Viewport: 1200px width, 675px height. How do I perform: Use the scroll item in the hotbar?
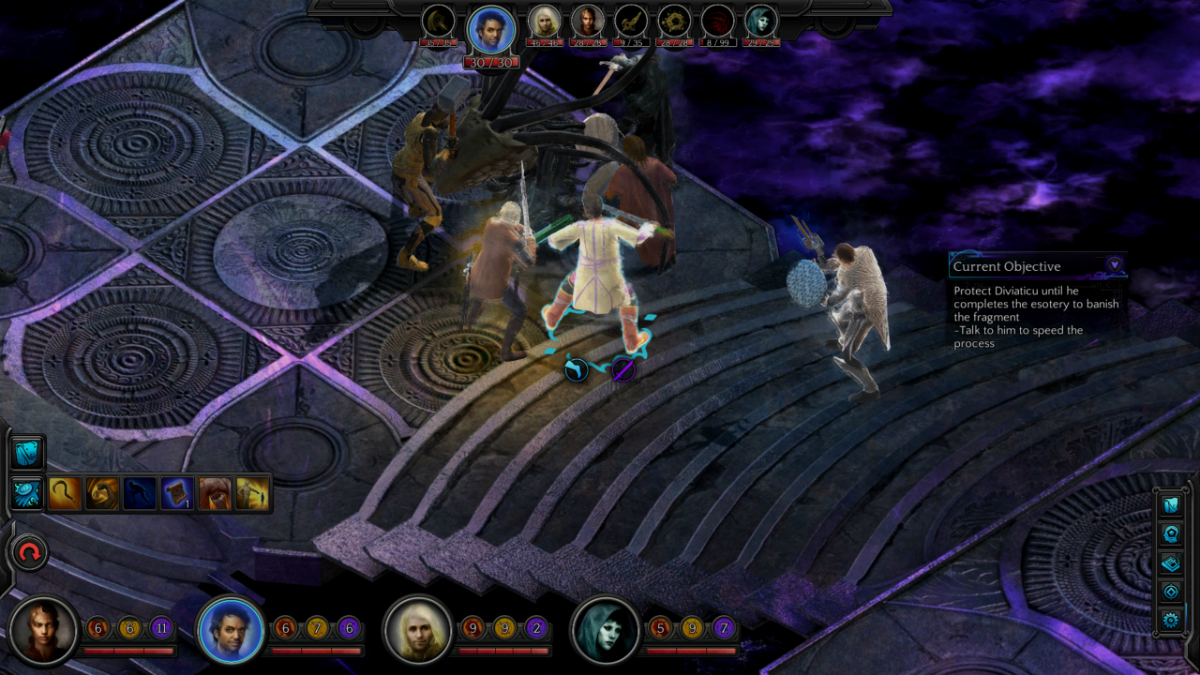[x=177, y=493]
